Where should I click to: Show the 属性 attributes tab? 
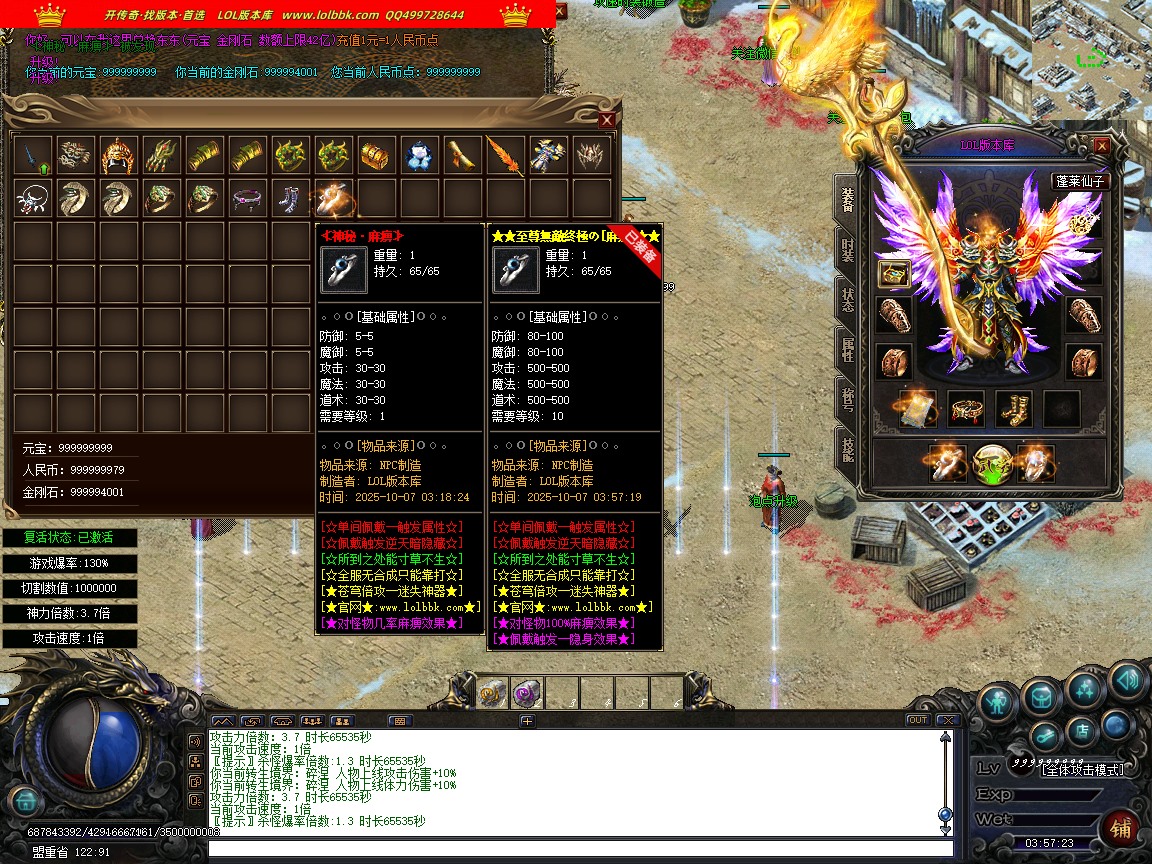tap(847, 350)
